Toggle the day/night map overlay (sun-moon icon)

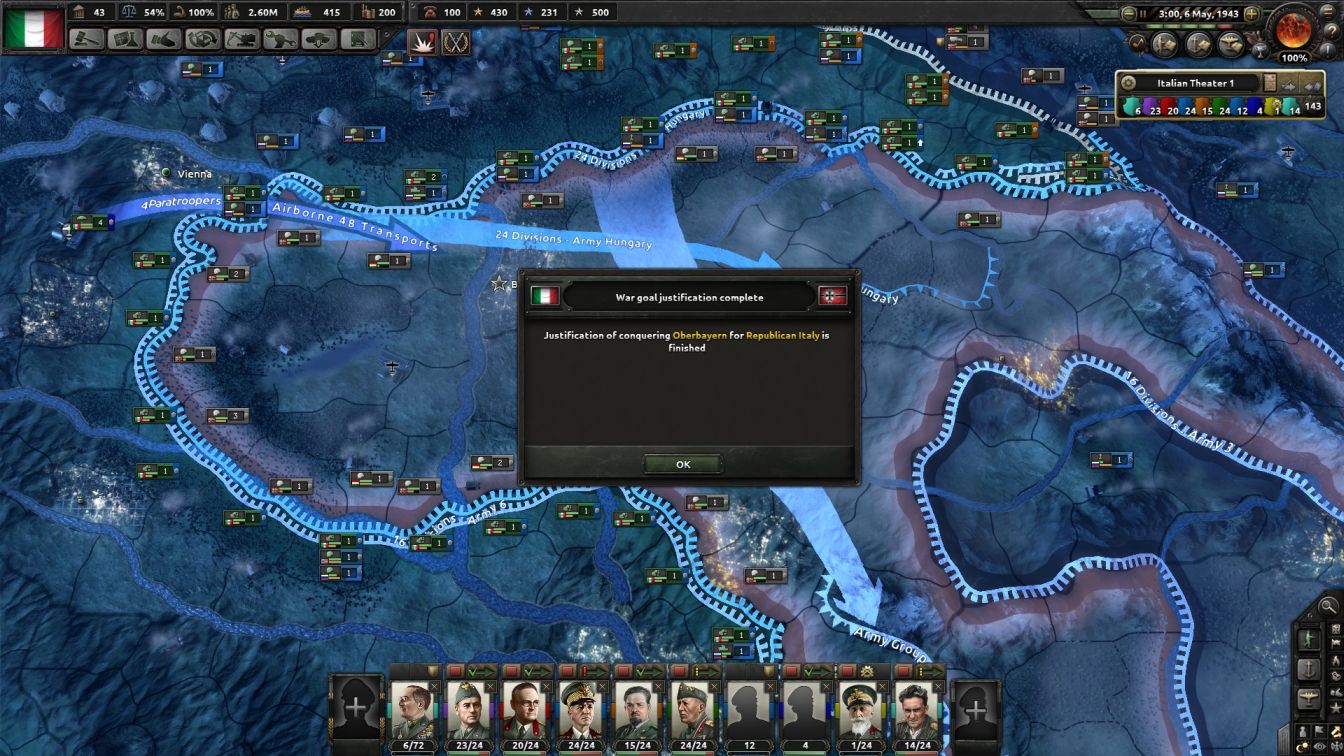(x=1302, y=745)
